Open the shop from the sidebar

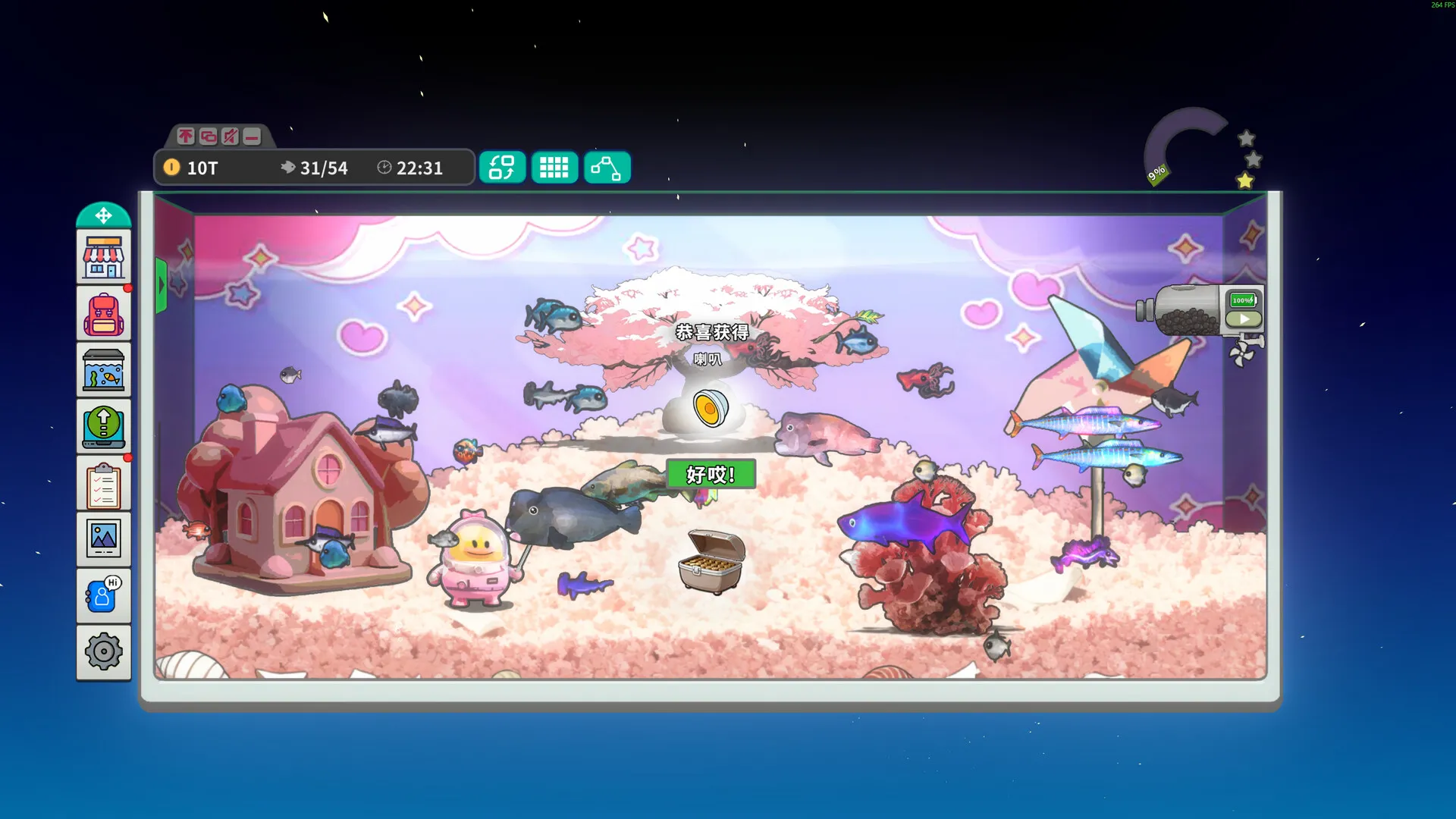point(103,256)
